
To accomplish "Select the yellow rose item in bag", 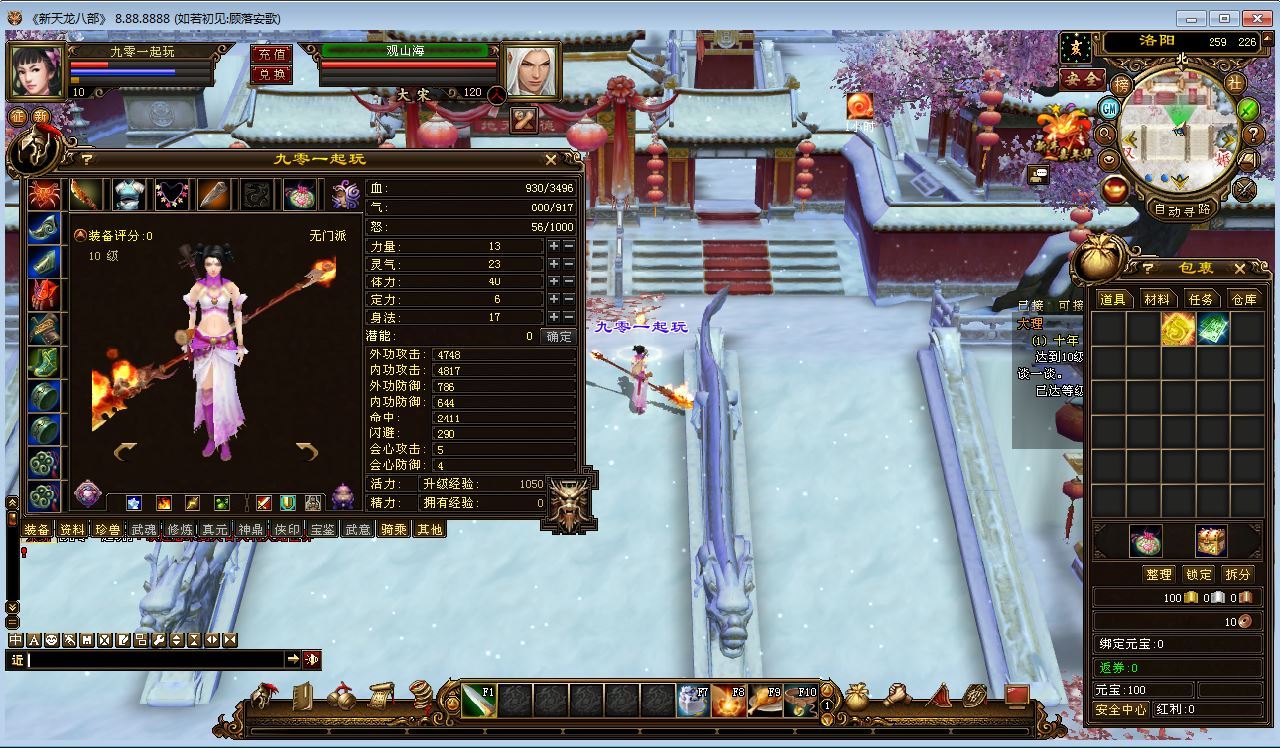I will tap(1178, 329).
